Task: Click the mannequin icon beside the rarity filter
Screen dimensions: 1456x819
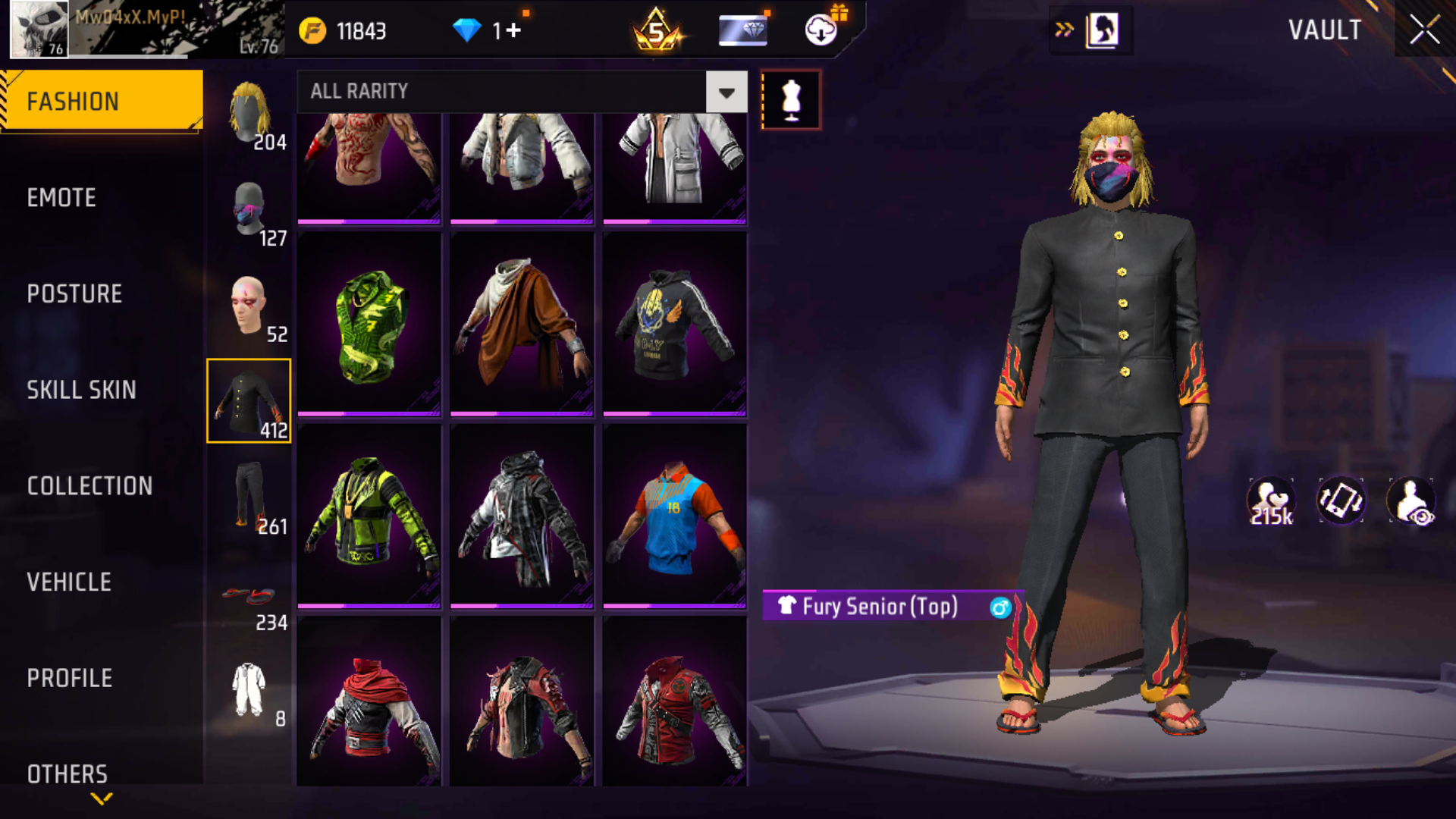Action: 791,99
